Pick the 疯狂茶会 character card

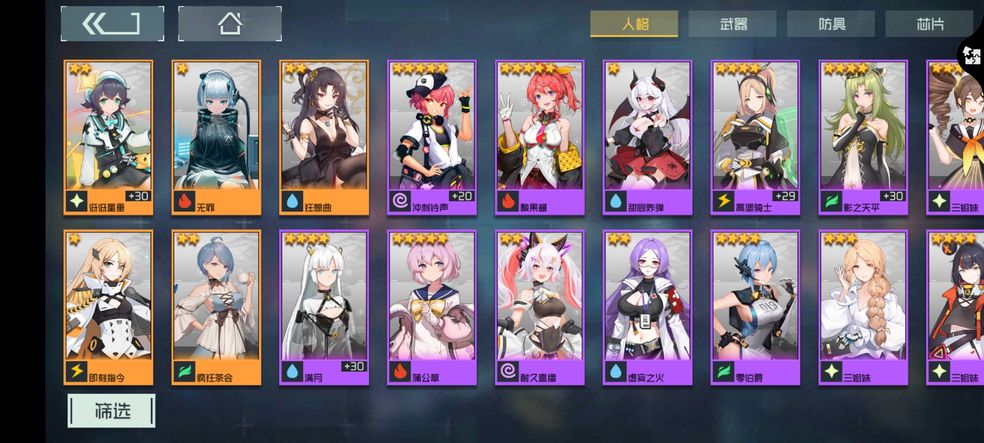217,307
